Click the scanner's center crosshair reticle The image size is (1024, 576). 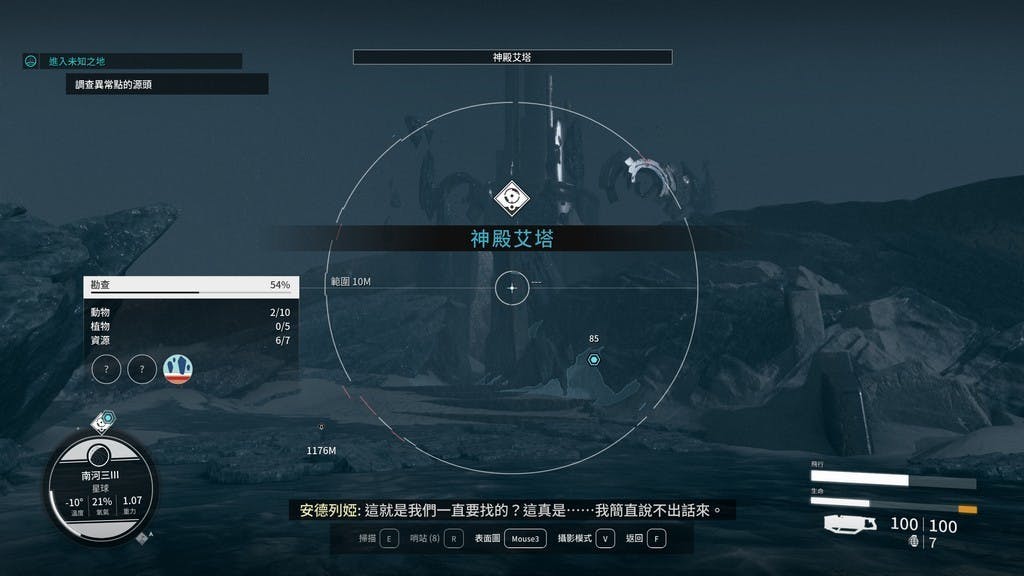(512, 288)
